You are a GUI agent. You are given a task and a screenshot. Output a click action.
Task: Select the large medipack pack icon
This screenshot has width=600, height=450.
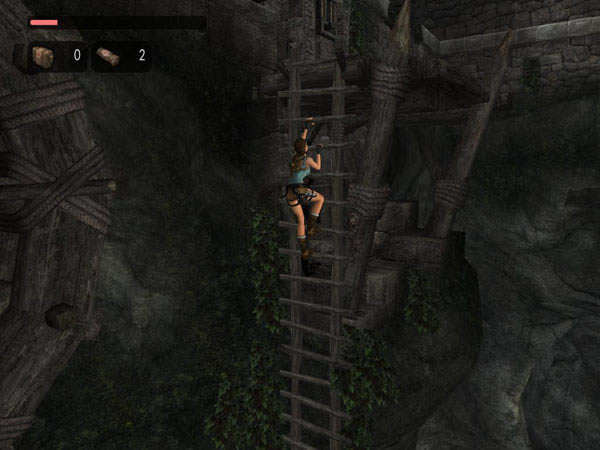[x=43, y=56]
